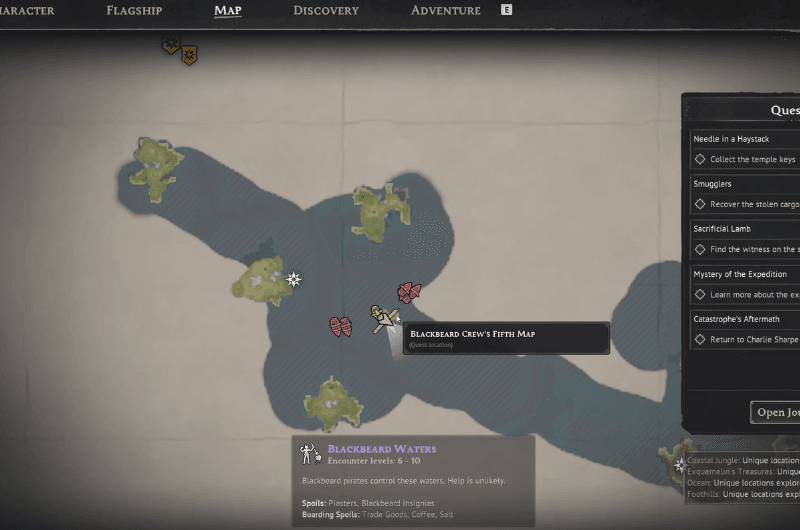Image resolution: width=800 pixels, height=530 pixels.
Task: Click the red pirate ships marker left of the quest sword
Action: 341,326
